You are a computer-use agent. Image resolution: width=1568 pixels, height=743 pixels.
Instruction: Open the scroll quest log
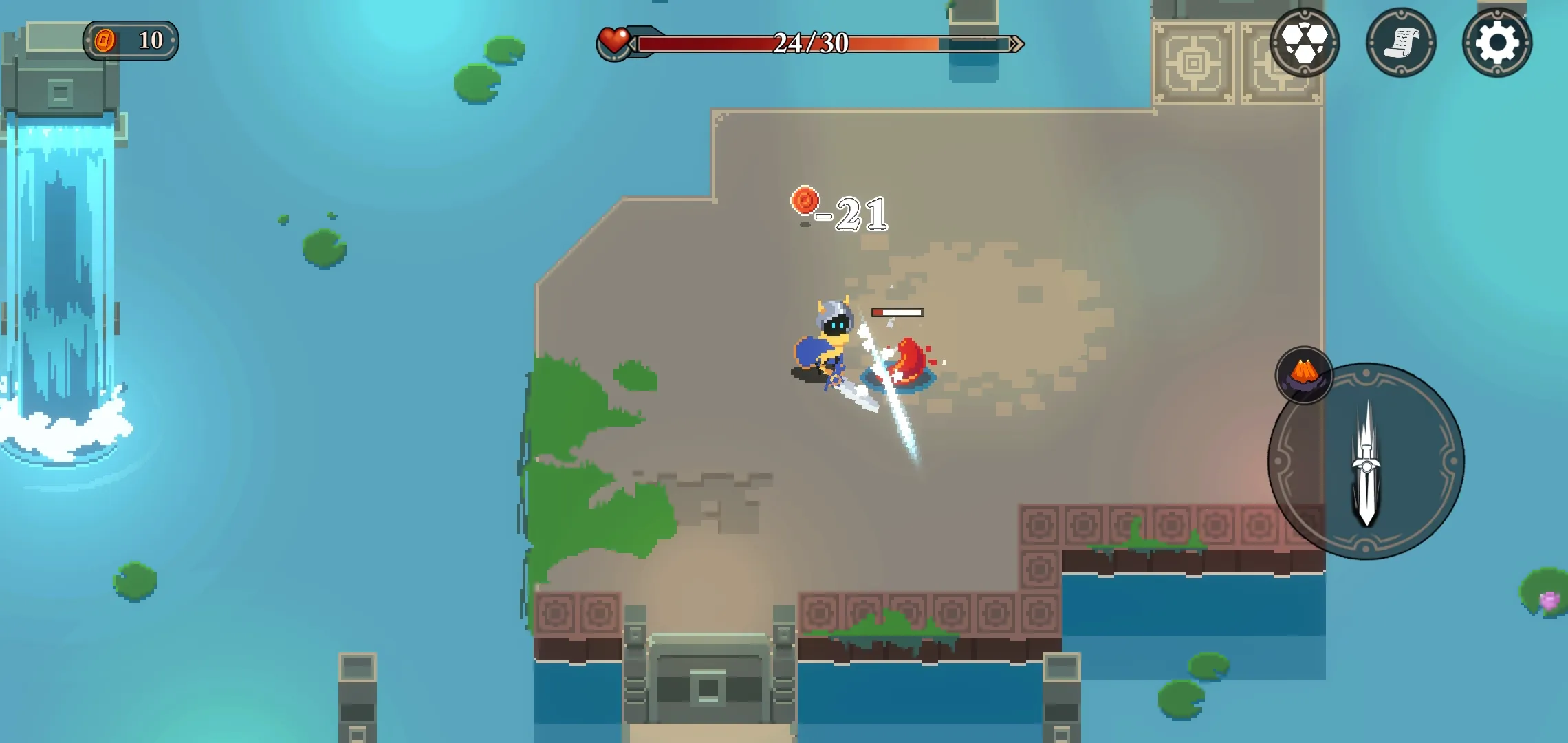point(1400,43)
